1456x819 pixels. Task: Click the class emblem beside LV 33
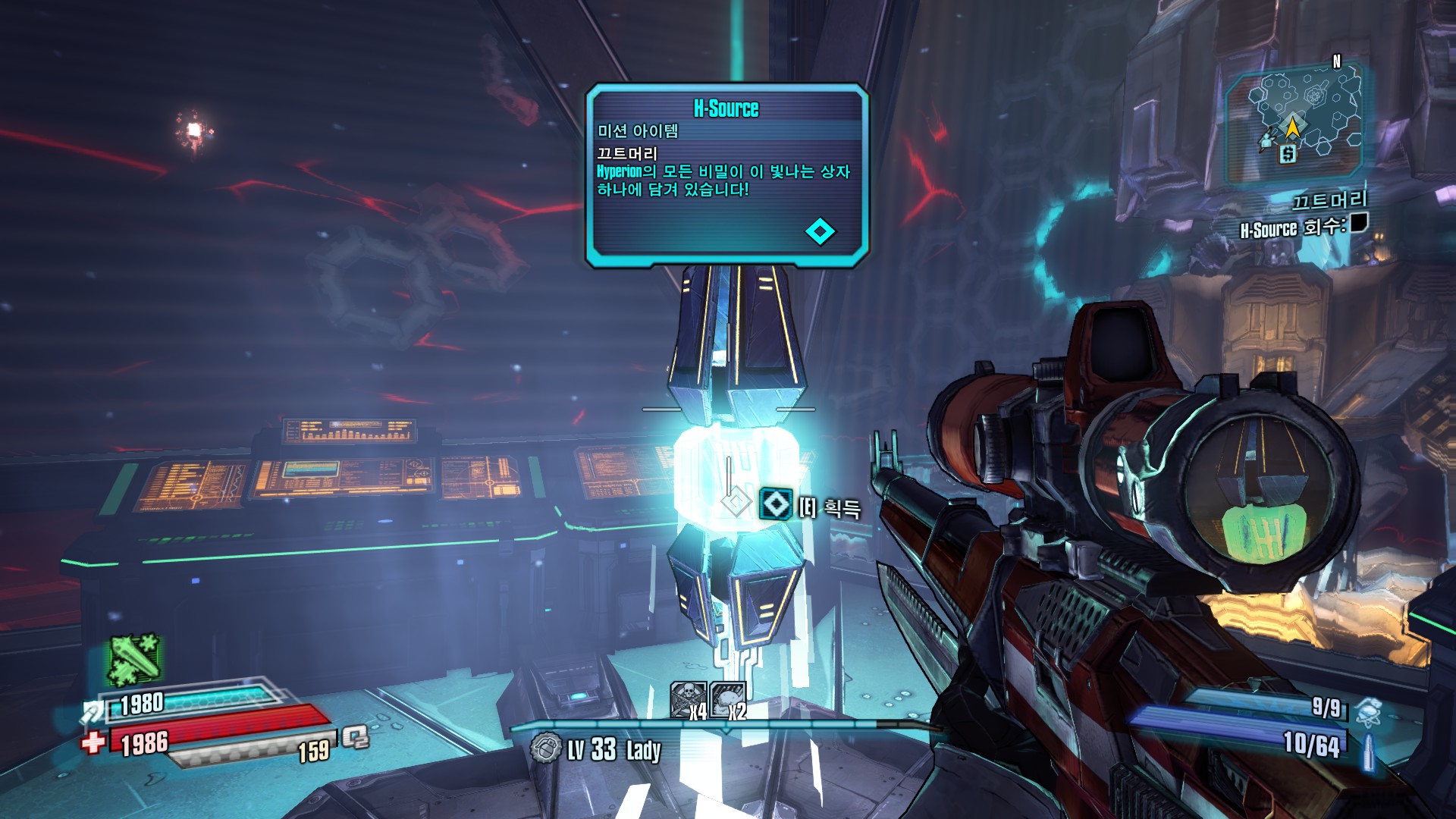tap(545, 749)
